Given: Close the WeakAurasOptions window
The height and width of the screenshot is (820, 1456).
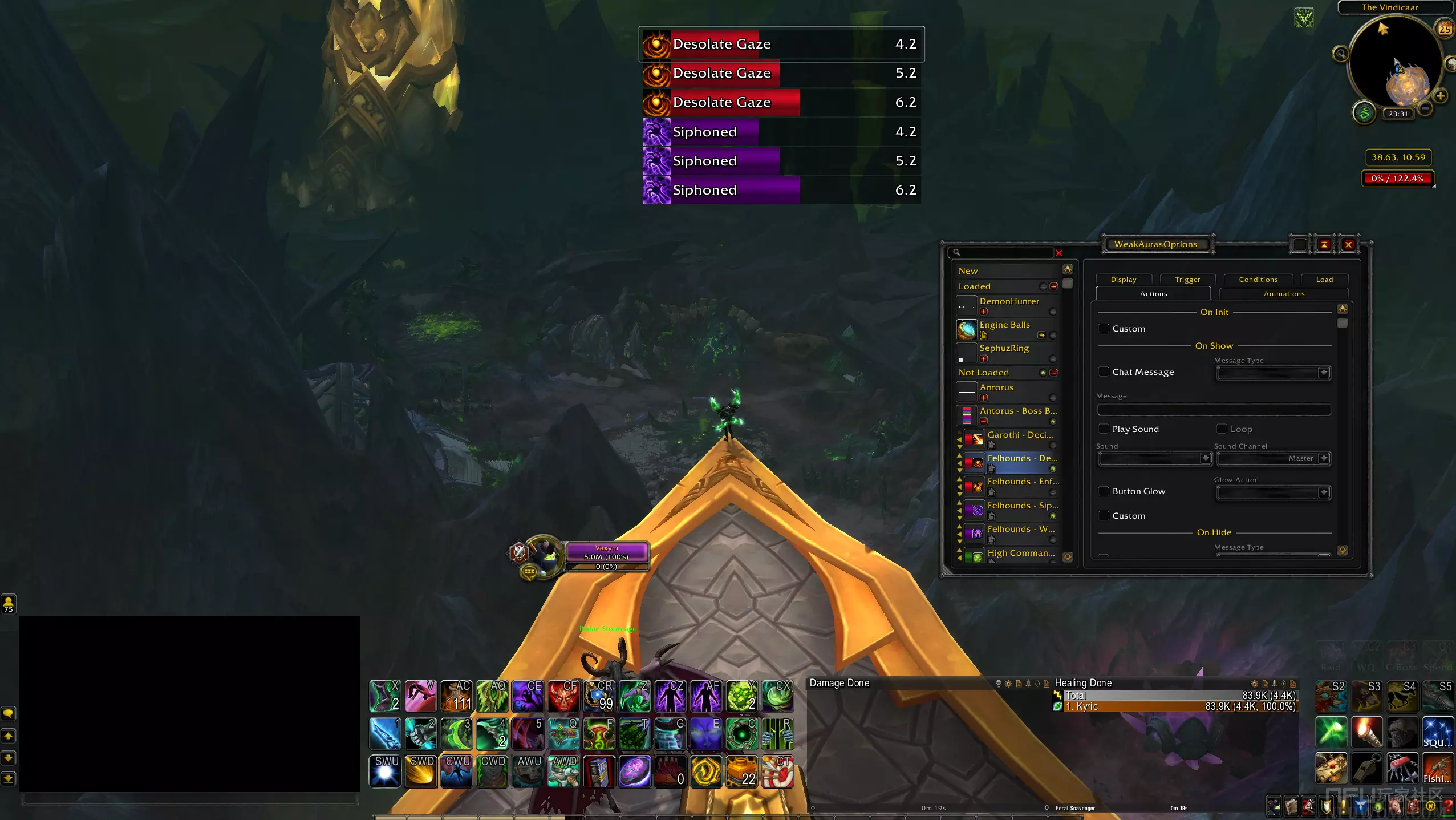Looking at the screenshot, I should click(1348, 245).
